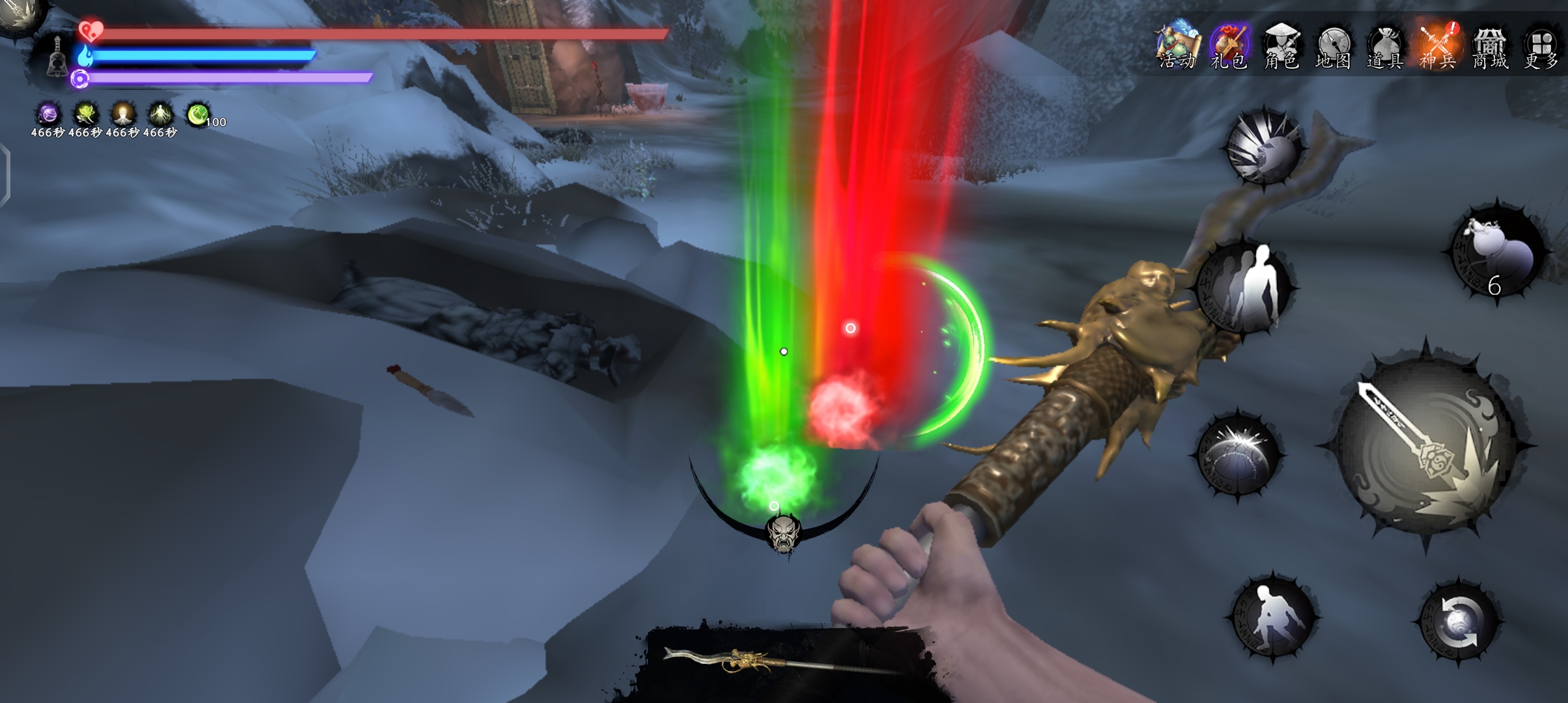Viewport: 1568px width, 703px height.
Task: Activate the shattering orb skill
Action: tap(1238, 454)
